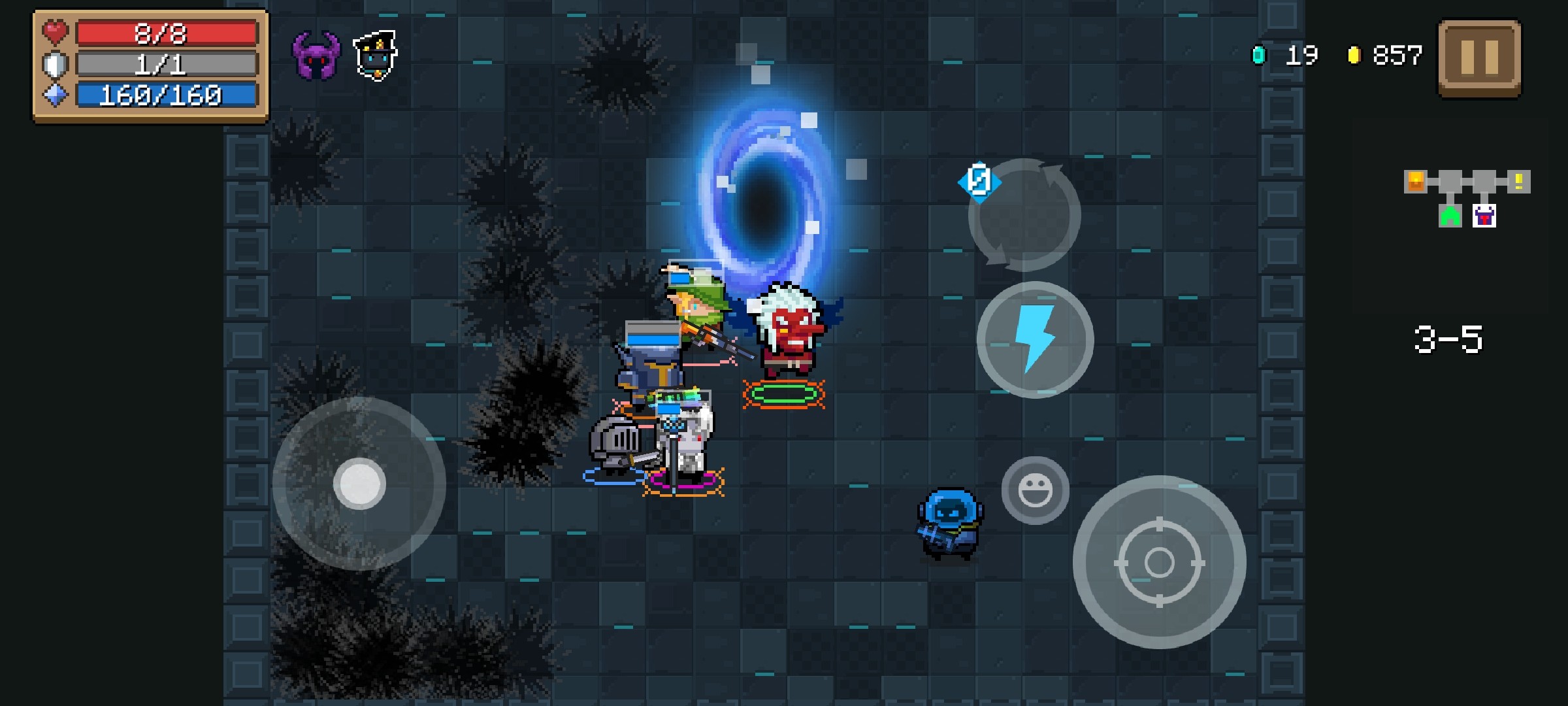Select the officer cat buff icon
Screen dimensions: 1568x706
point(375,56)
